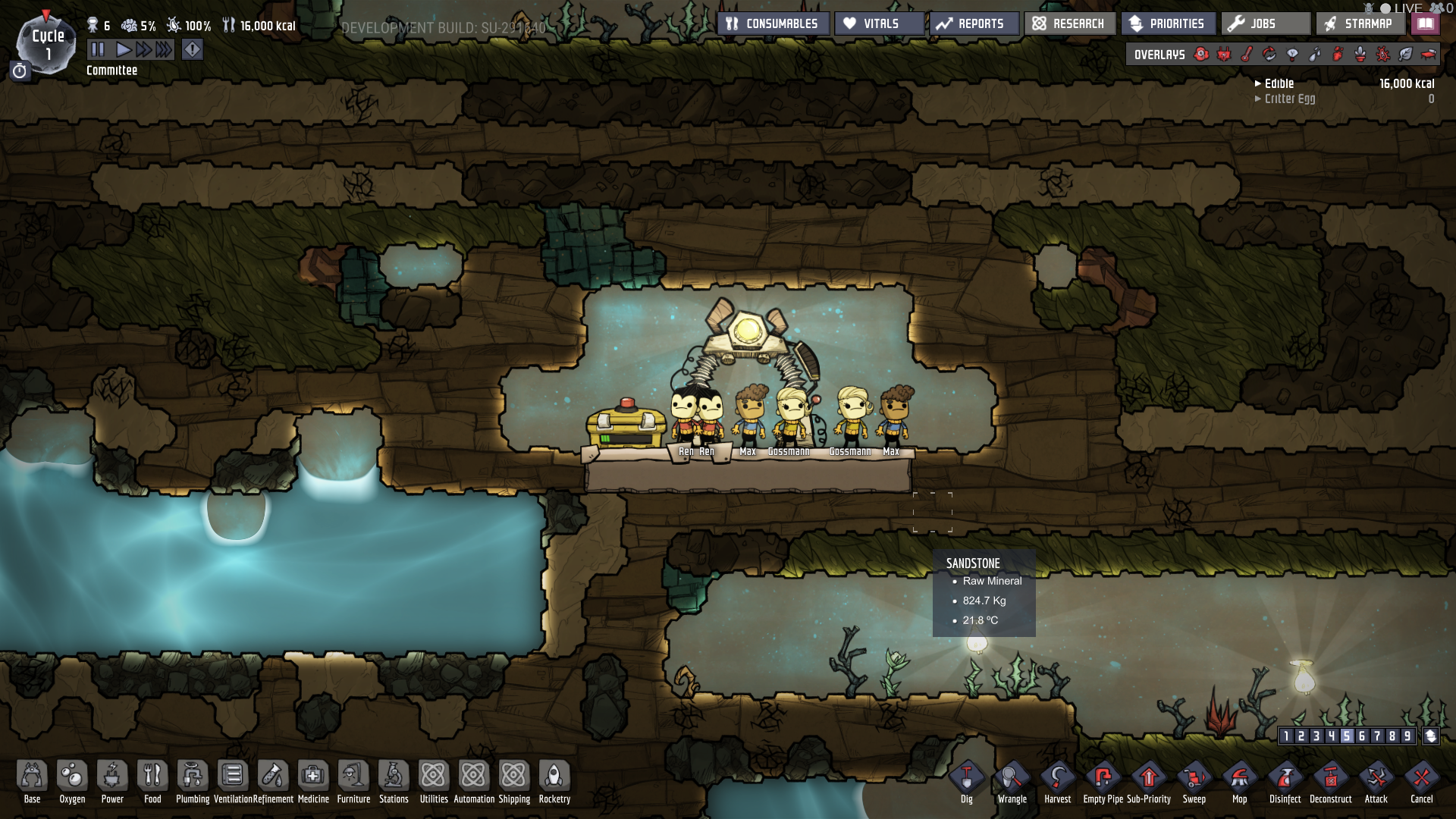
Task: Set priority number 9
Action: click(1407, 736)
